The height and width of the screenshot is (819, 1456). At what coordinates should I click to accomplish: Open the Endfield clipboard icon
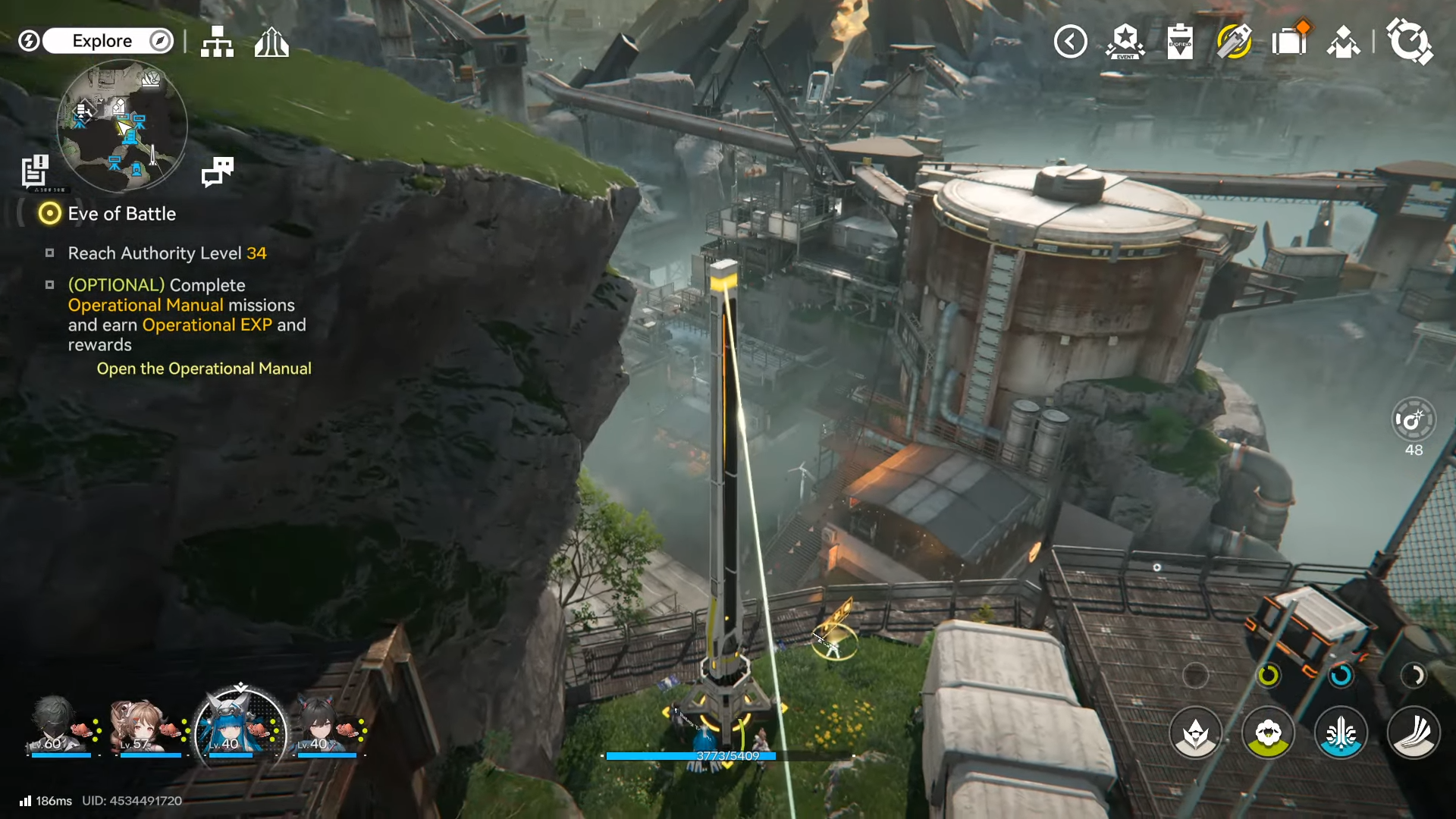[x=1180, y=42]
